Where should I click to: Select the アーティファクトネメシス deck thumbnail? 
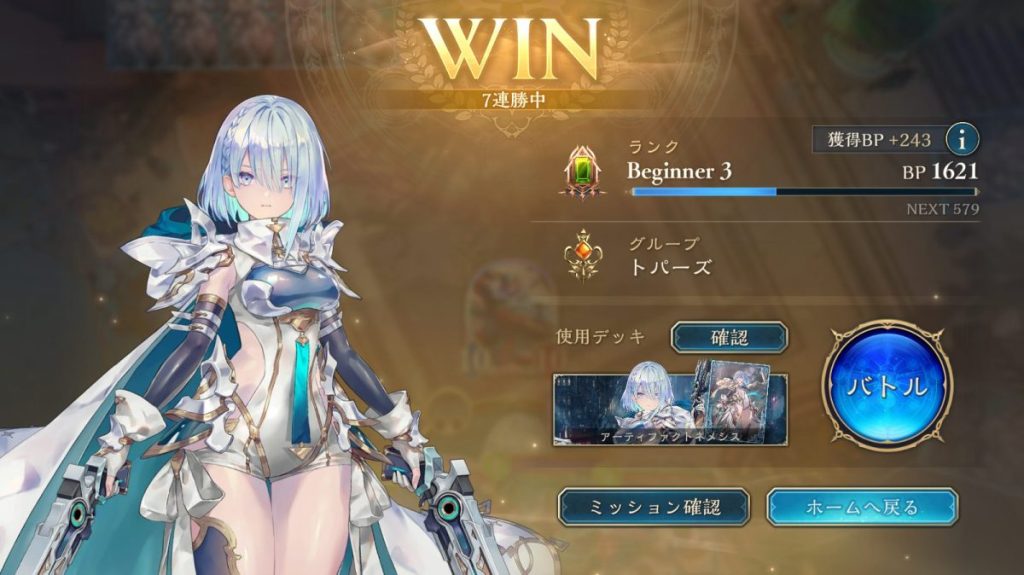670,408
